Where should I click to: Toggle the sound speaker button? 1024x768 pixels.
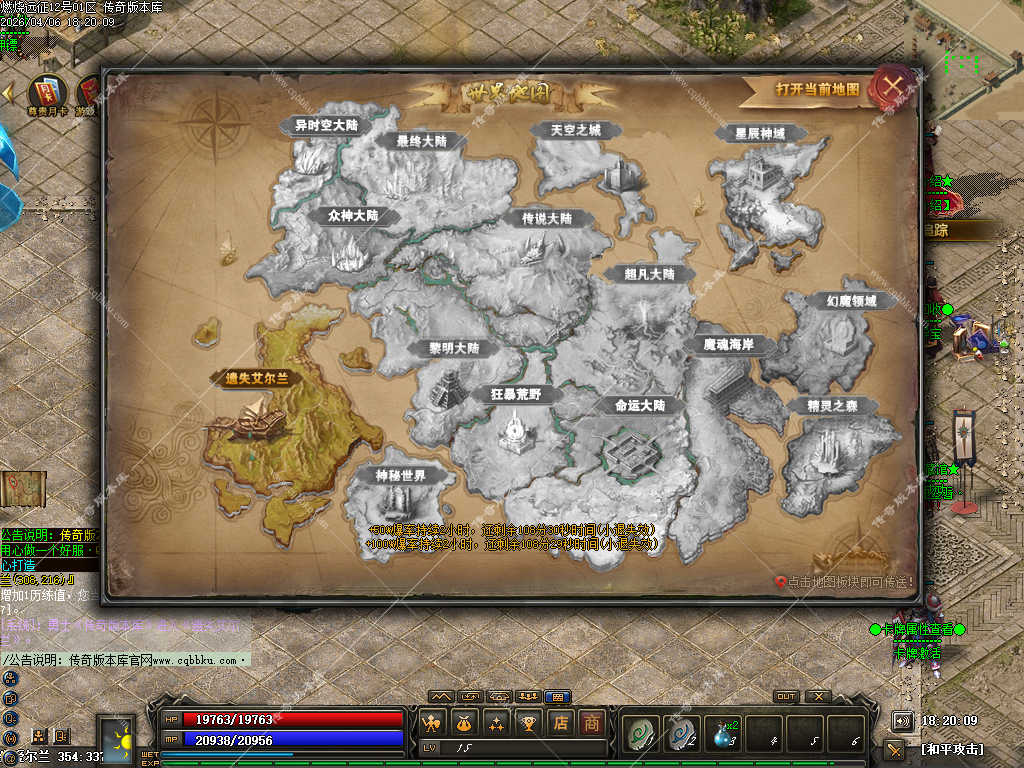pos(902,720)
